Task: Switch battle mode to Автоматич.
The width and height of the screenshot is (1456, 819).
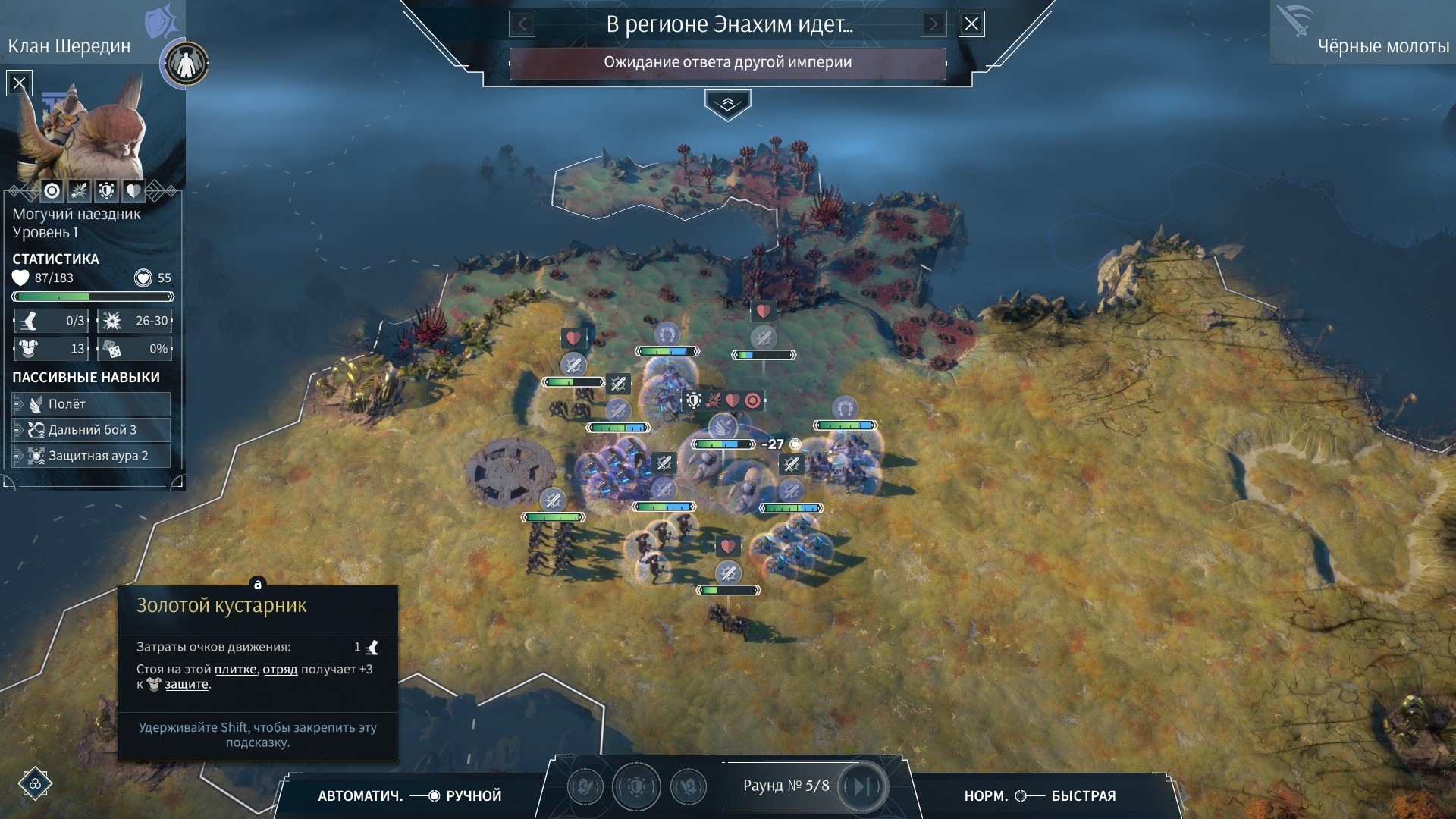Action: [x=359, y=795]
